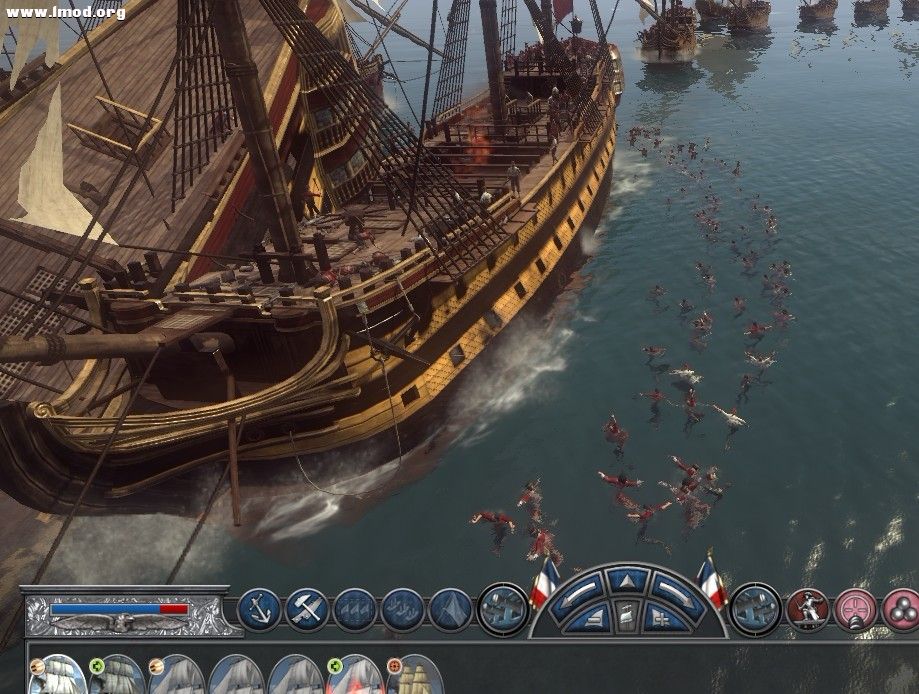Click the forward up-arrow sailing button
This screenshot has height=694, width=919.
coord(627,579)
